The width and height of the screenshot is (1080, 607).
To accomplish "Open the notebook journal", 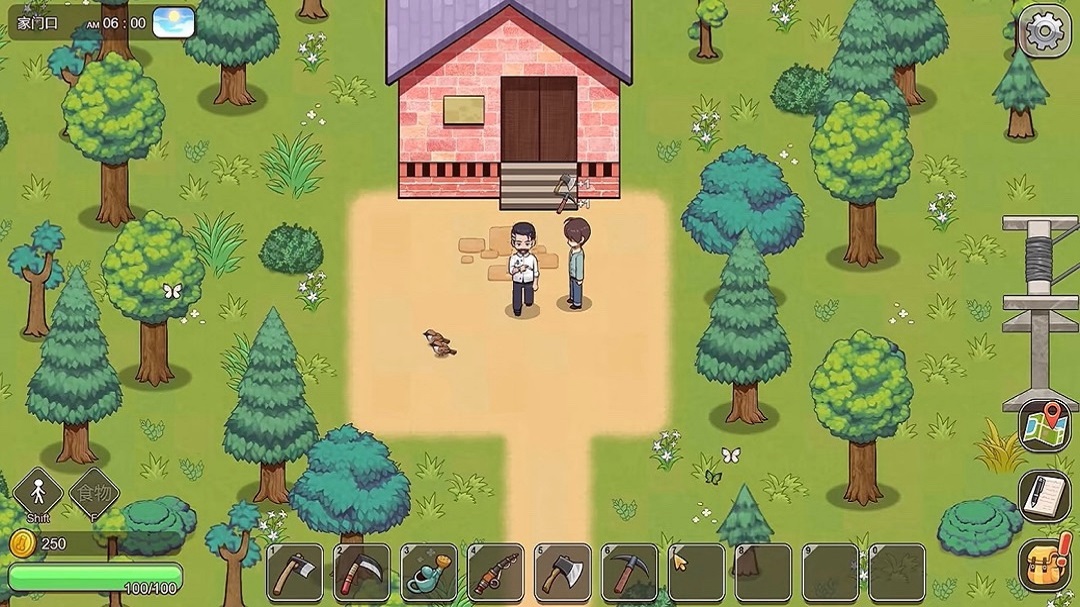I will (x=1045, y=495).
